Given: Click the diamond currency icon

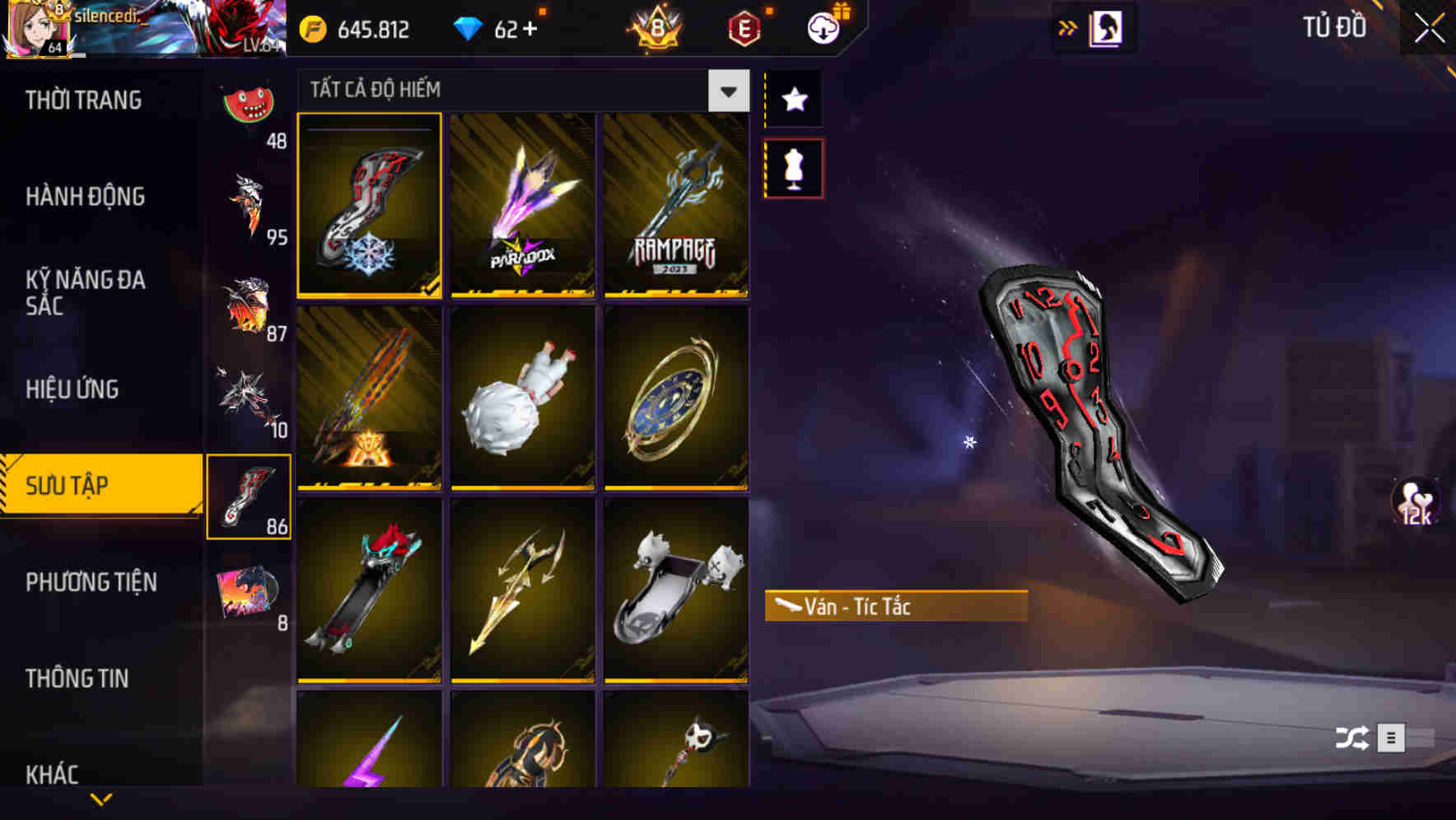Looking at the screenshot, I should (x=469, y=28).
